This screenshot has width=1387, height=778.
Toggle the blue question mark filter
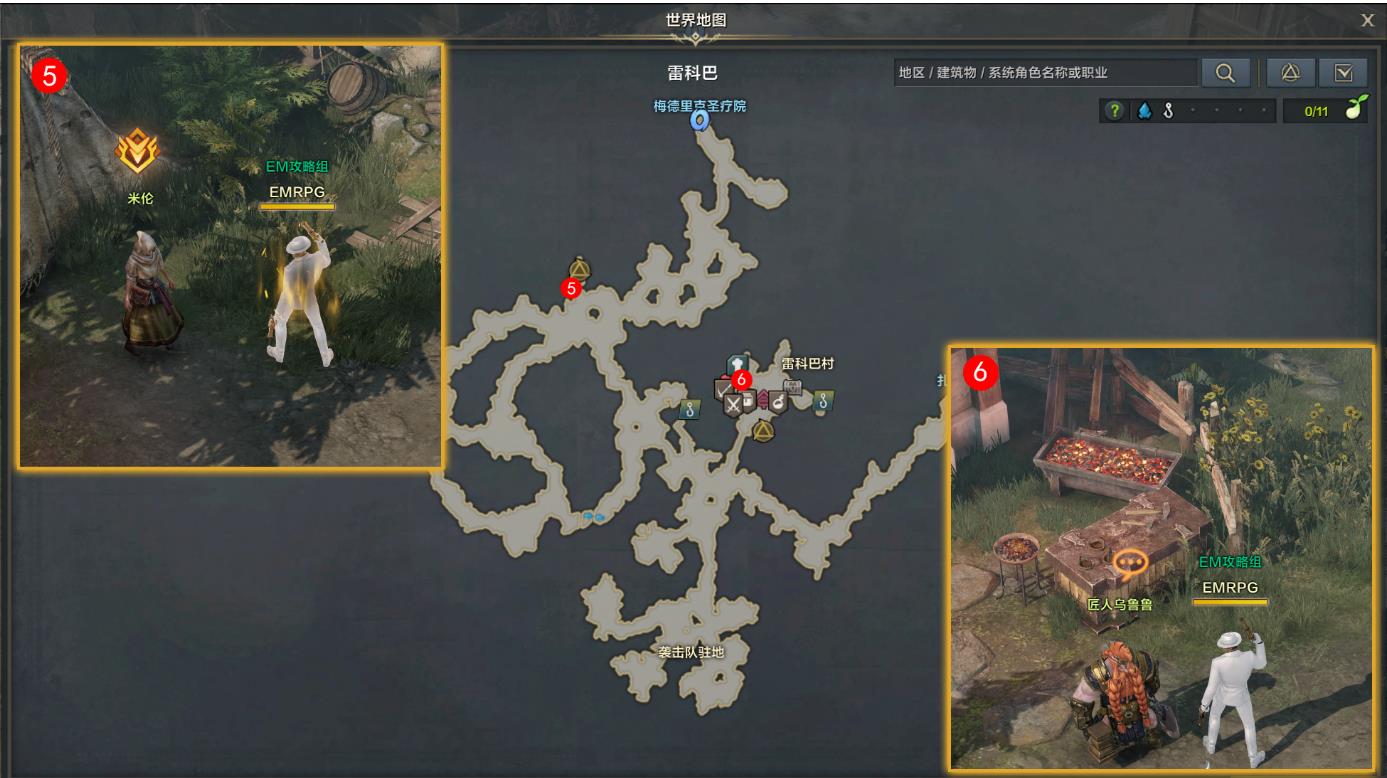click(x=1116, y=110)
